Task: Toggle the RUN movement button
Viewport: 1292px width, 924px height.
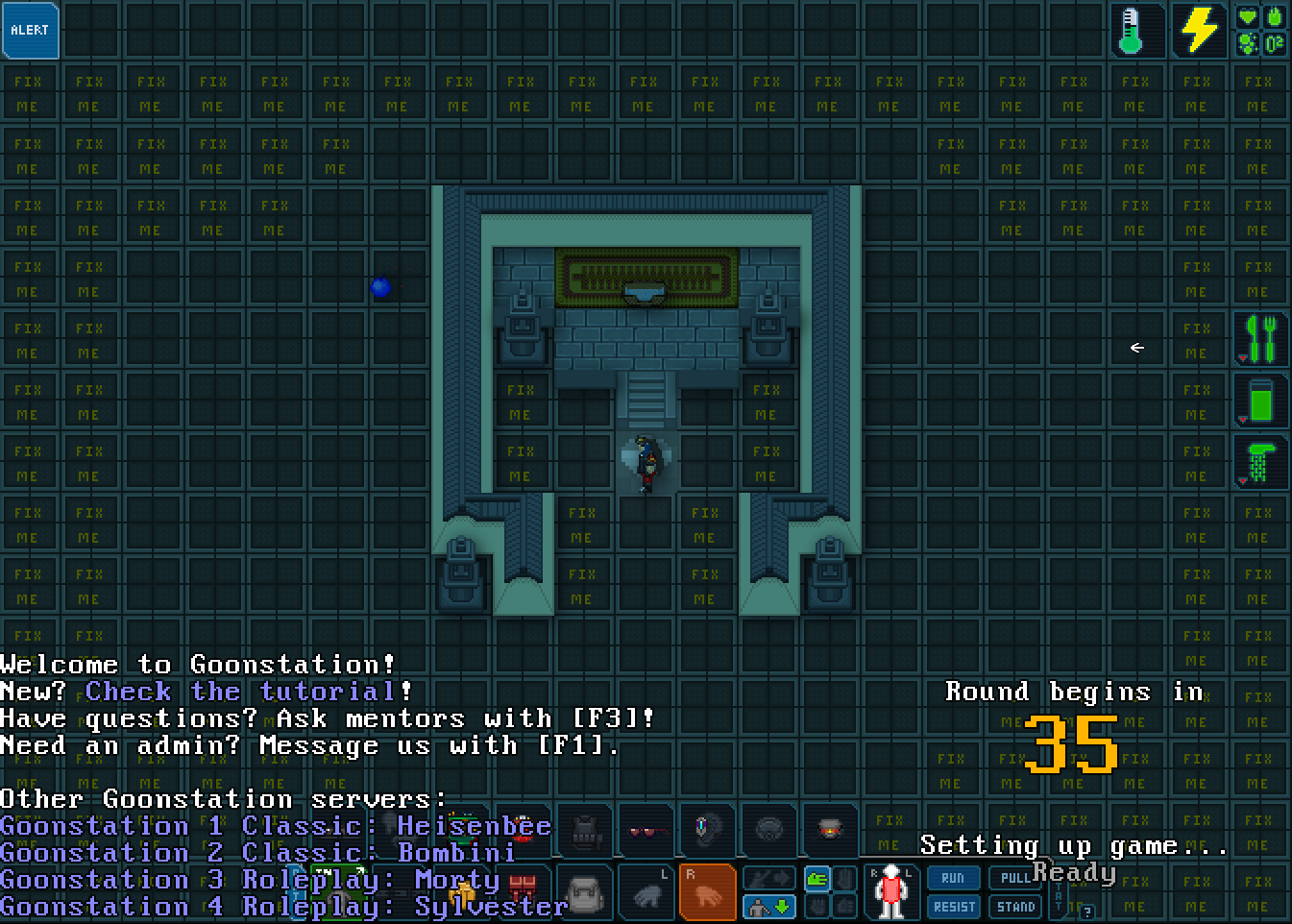Action: (953, 878)
